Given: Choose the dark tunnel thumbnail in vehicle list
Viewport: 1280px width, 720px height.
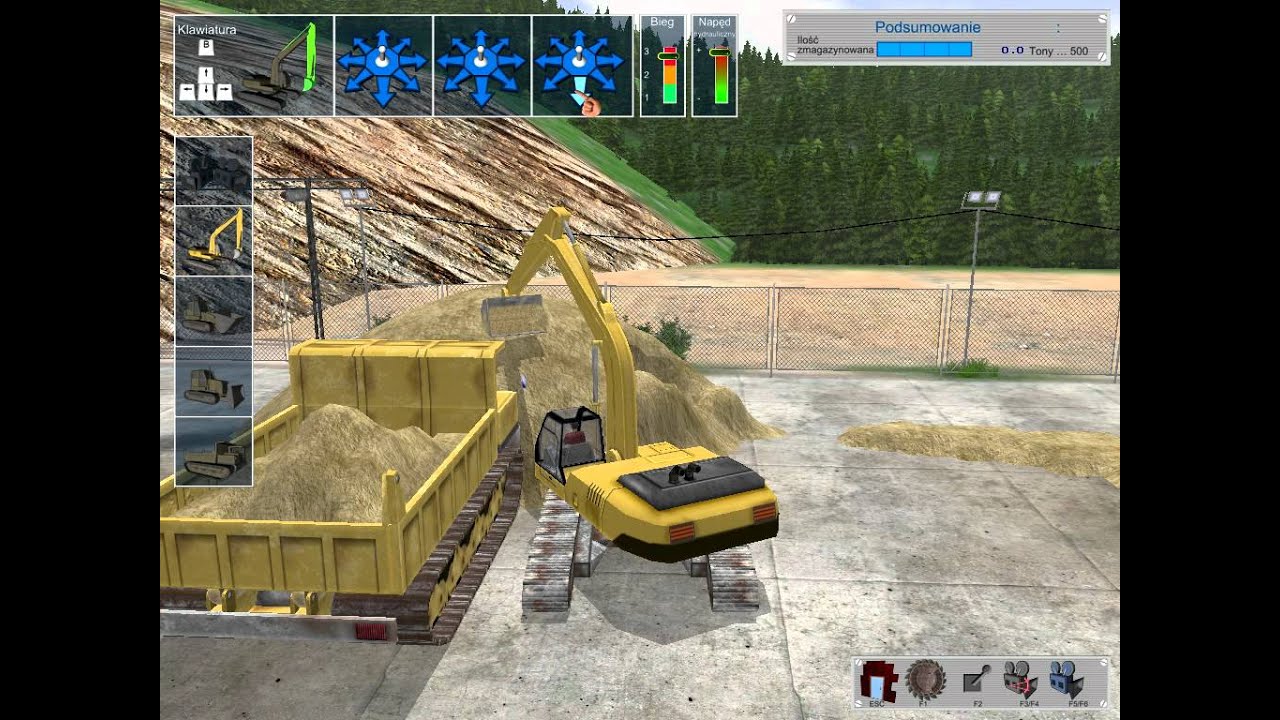Looking at the screenshot, I should [x=214, y=171].
